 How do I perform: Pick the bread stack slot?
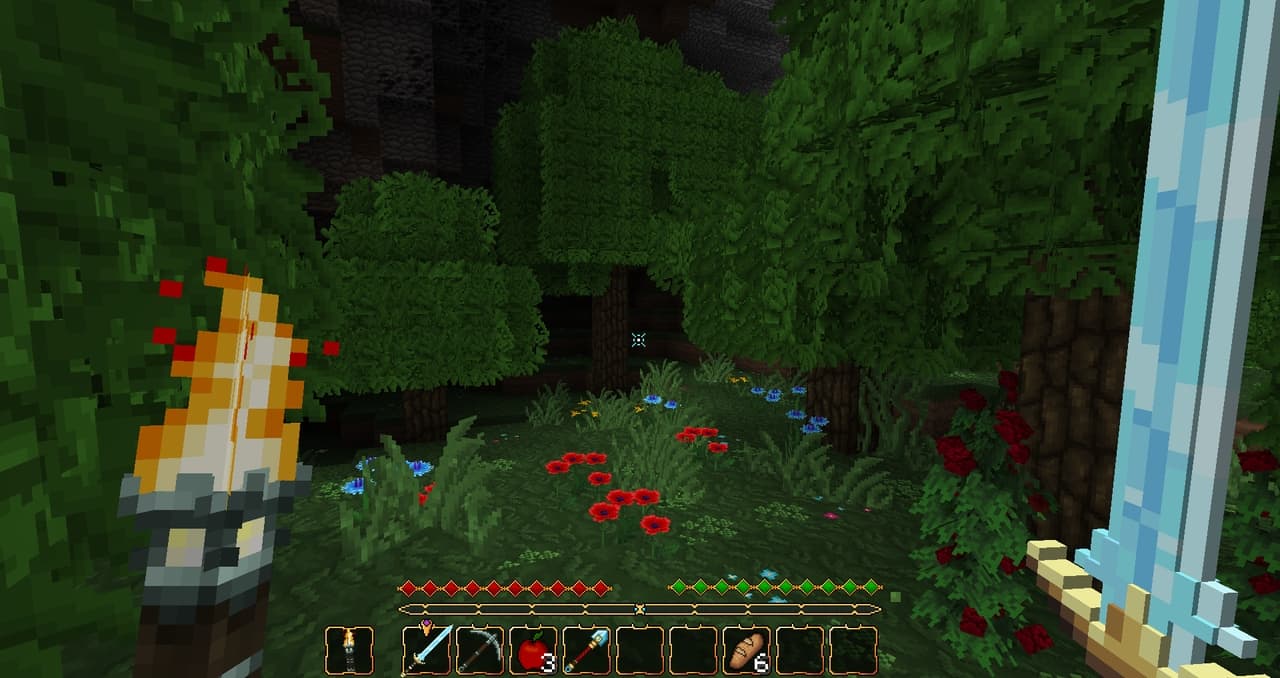(x=746, y=650)
